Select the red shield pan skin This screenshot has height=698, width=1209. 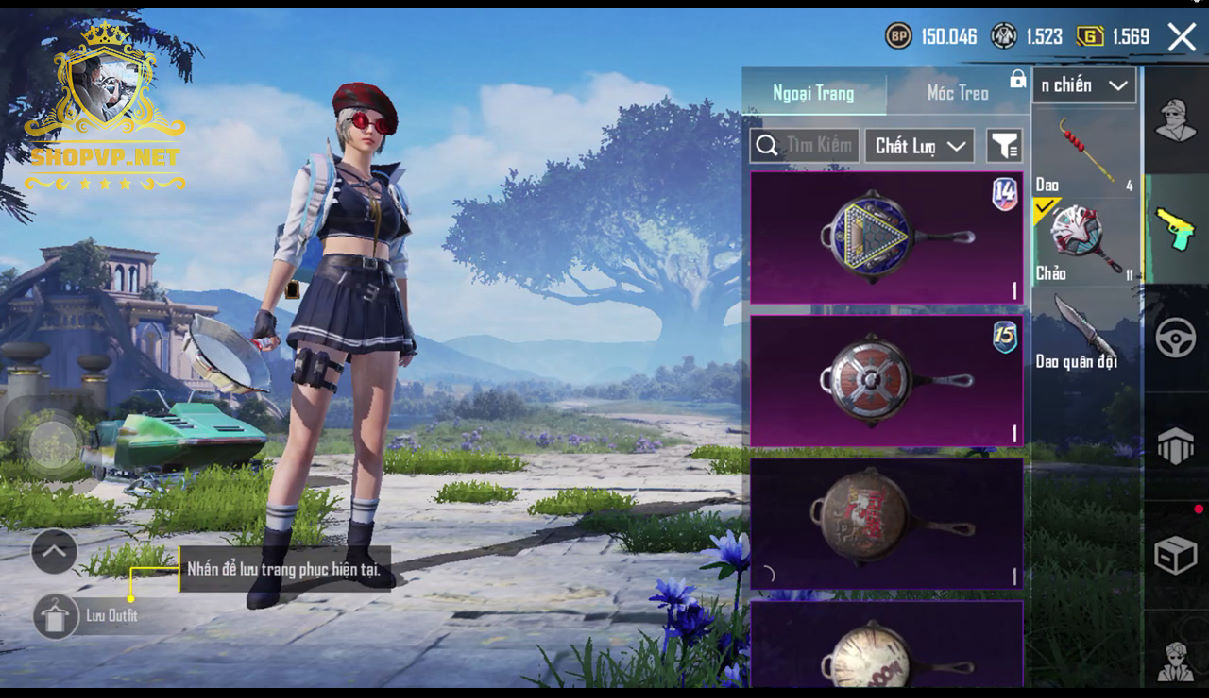click(886, 381)
